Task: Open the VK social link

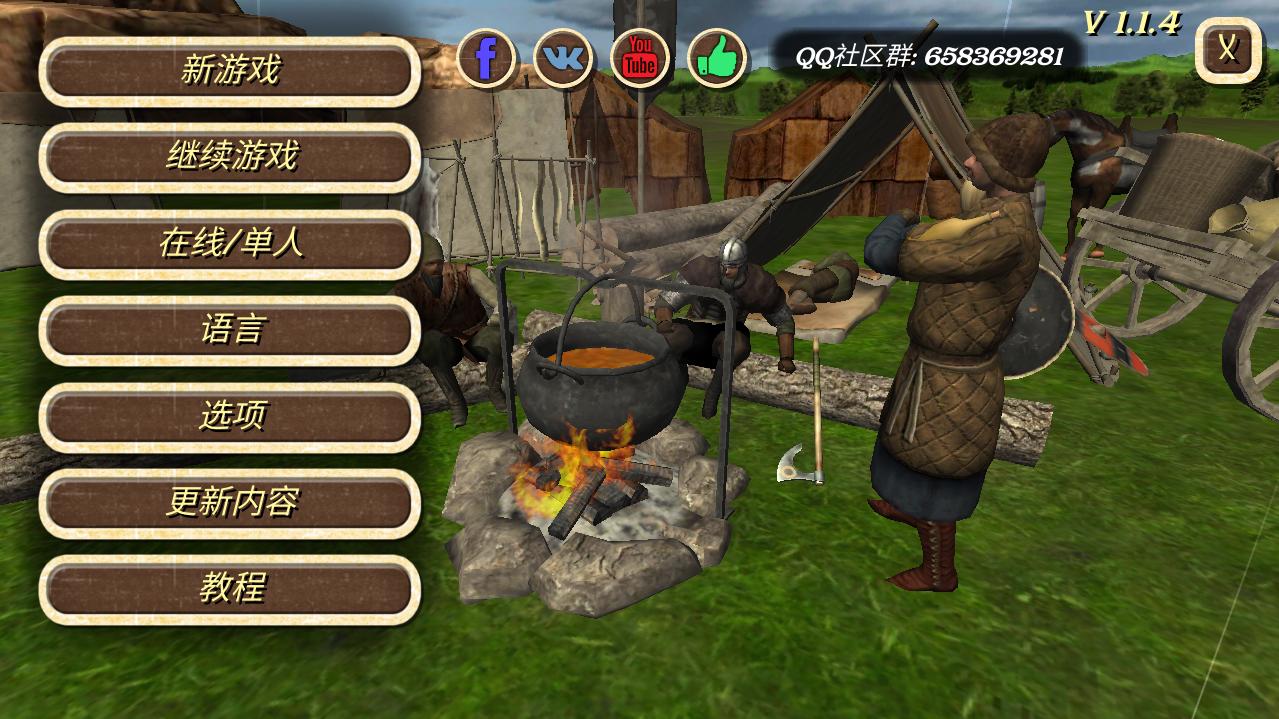Action: [x=563, y=59]
